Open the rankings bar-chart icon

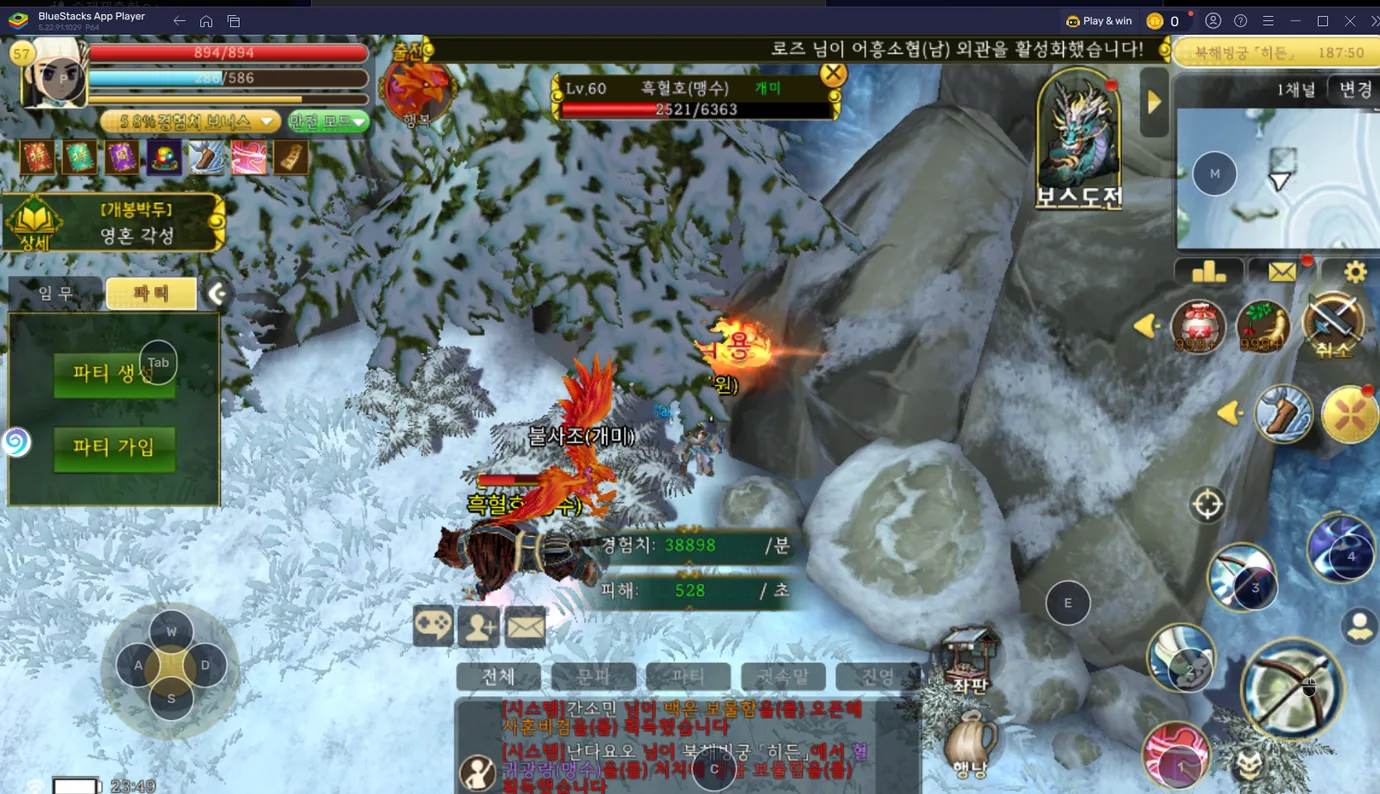pos(1209,270)
